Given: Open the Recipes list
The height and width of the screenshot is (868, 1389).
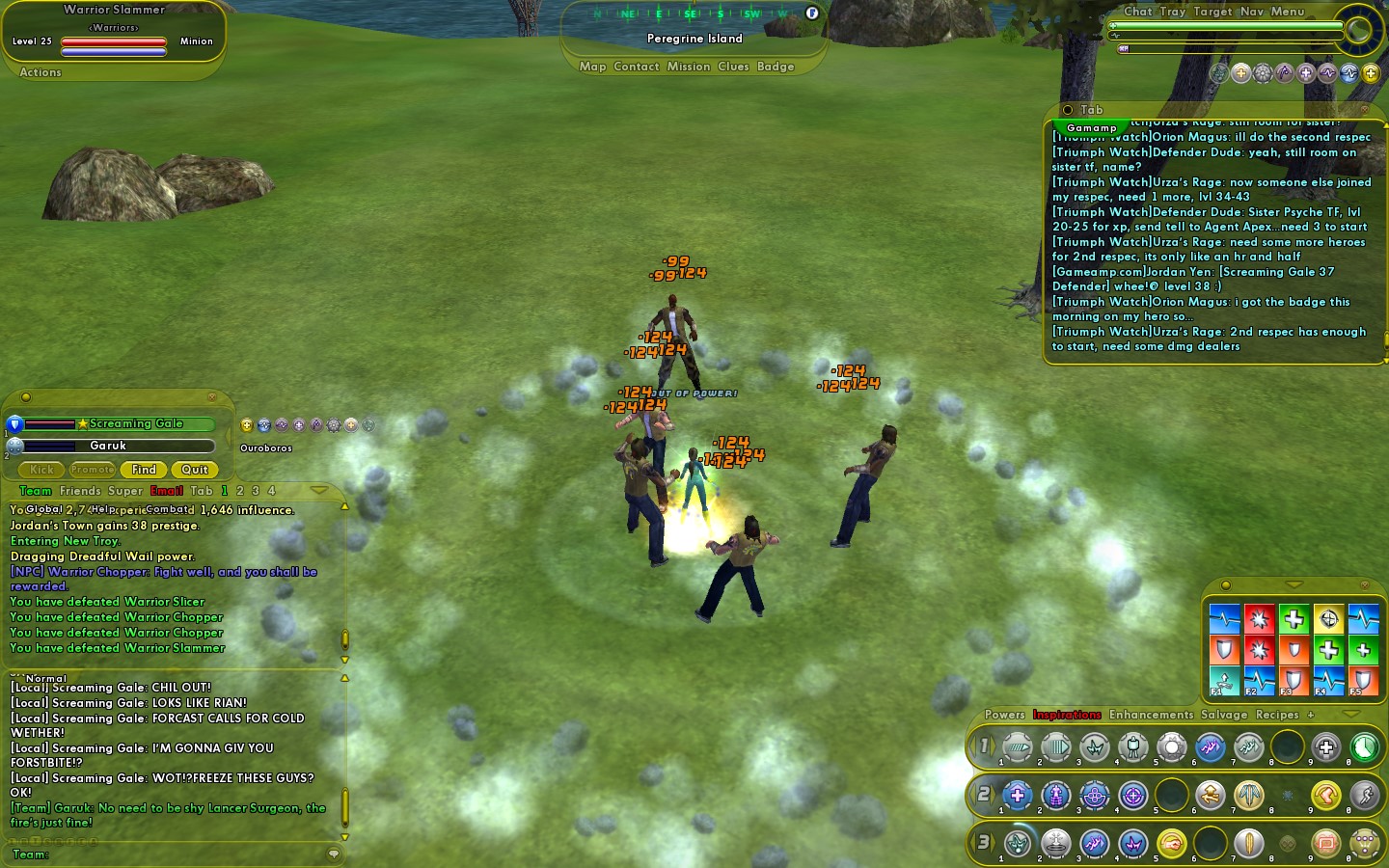Looking at the screenshot, I should [x=1277, y=715].
